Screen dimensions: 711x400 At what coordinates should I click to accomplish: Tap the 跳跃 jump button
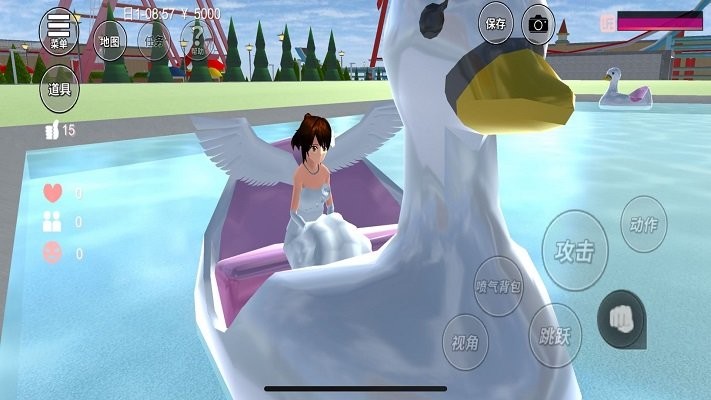click(x=554, y=335)
